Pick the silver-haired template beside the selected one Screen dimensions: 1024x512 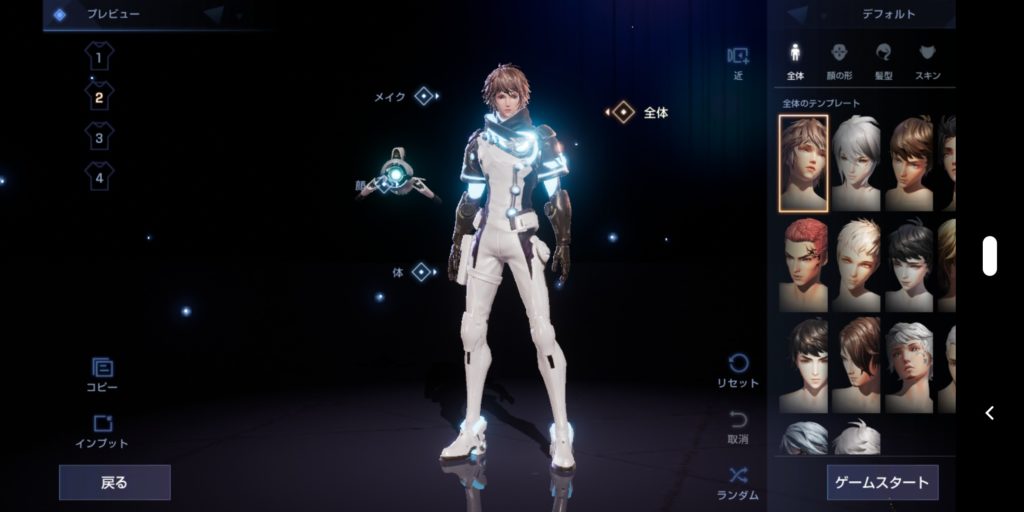point(856,163)
